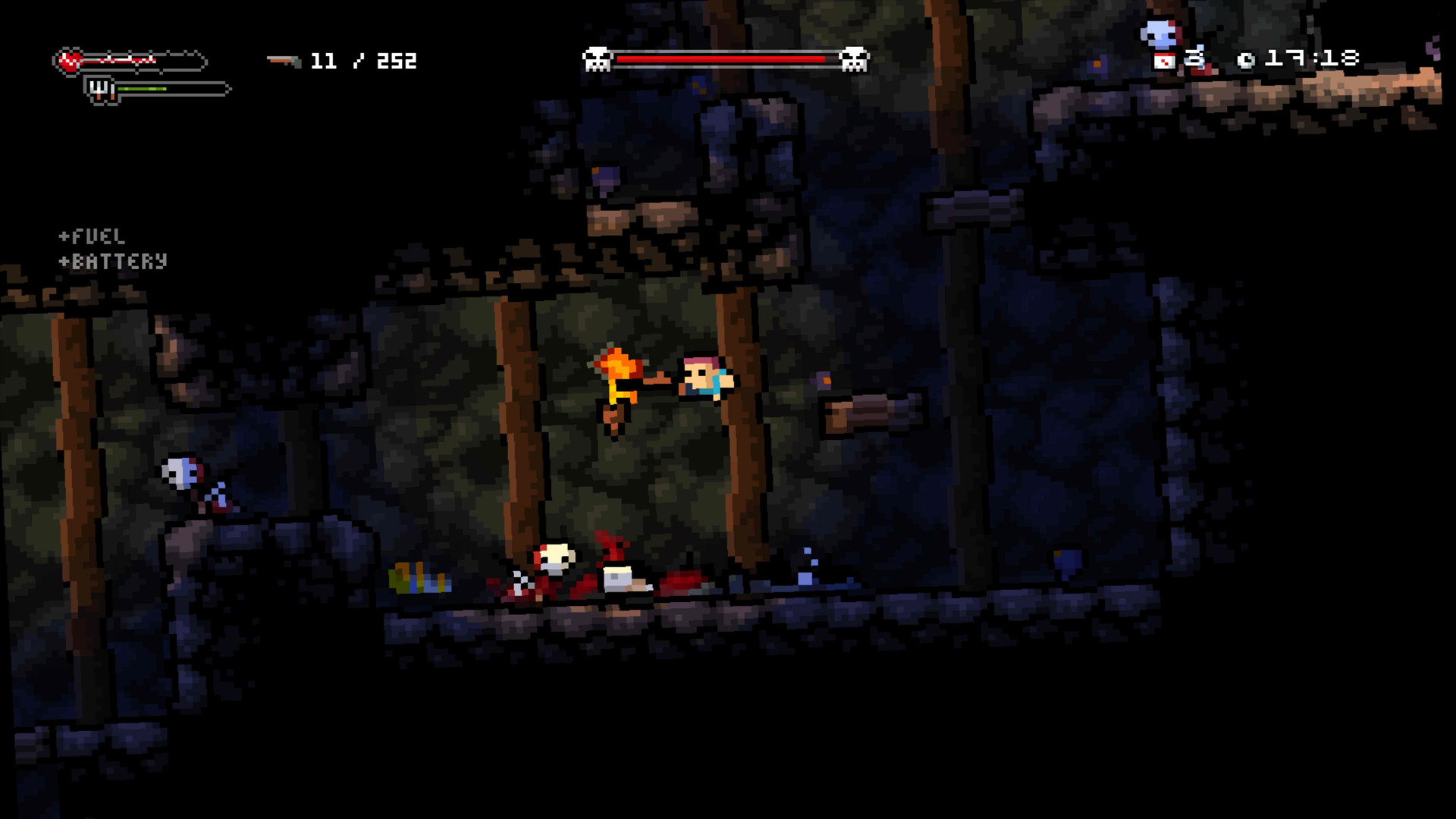
Task: Select the shotgun ammo icon
Action: pyautogui.click(x=282, y=61)
